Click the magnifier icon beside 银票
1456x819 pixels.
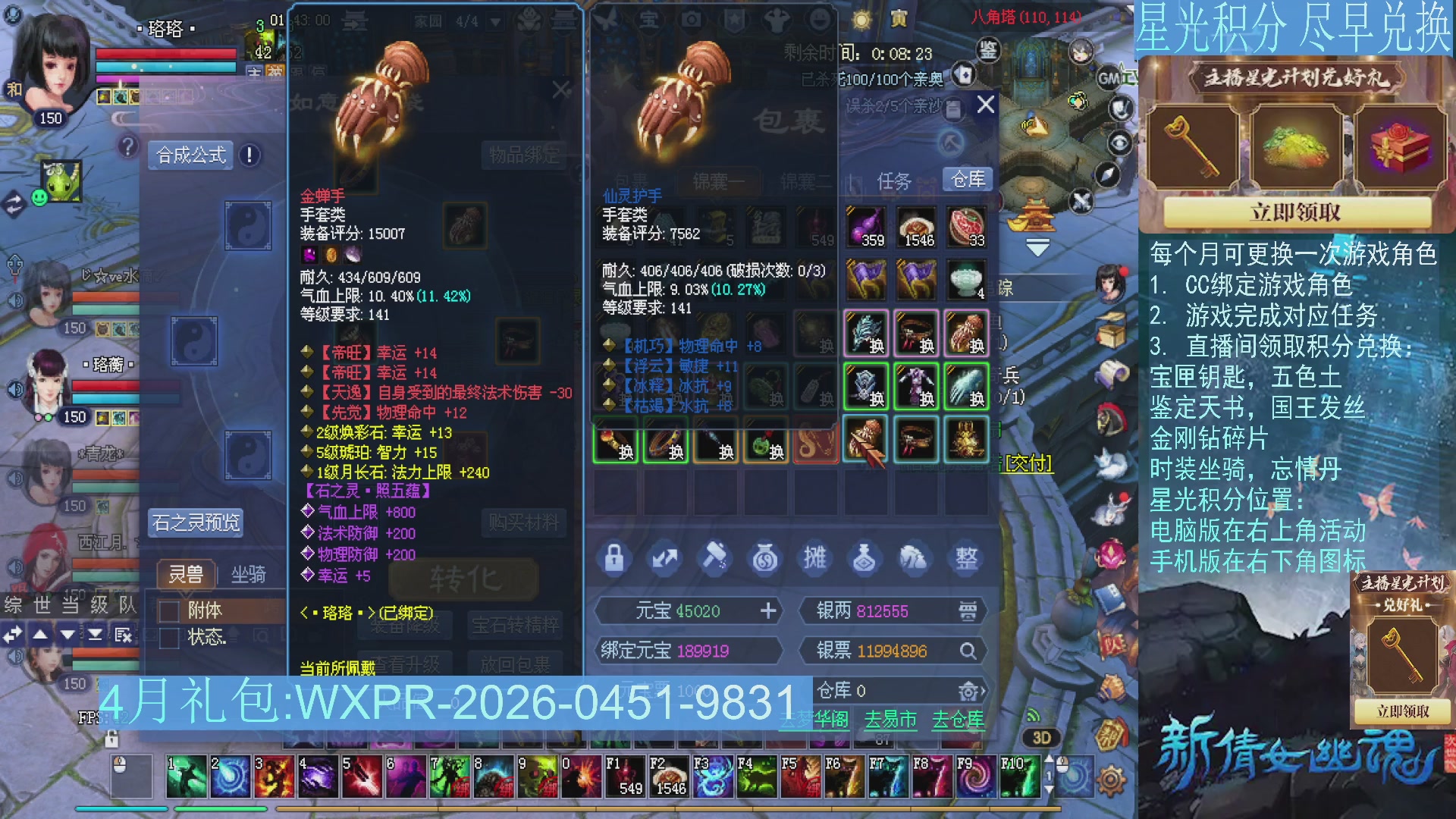(969, 651)
